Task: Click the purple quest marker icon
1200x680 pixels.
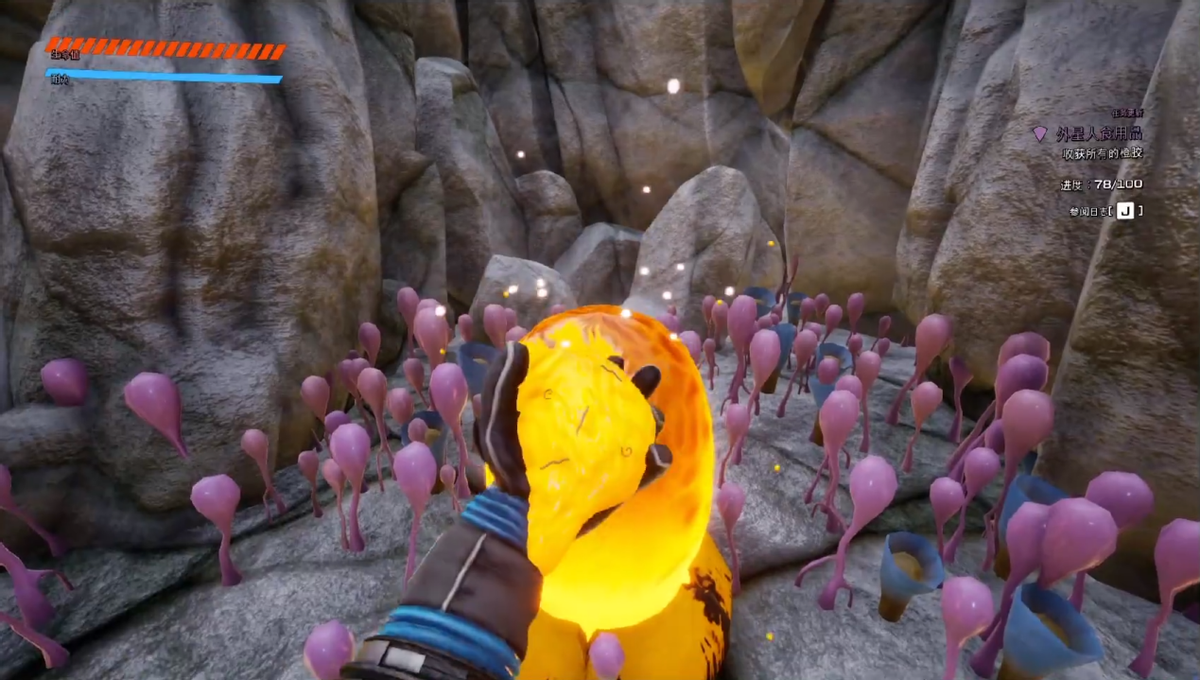Action: coord(1040,134)
